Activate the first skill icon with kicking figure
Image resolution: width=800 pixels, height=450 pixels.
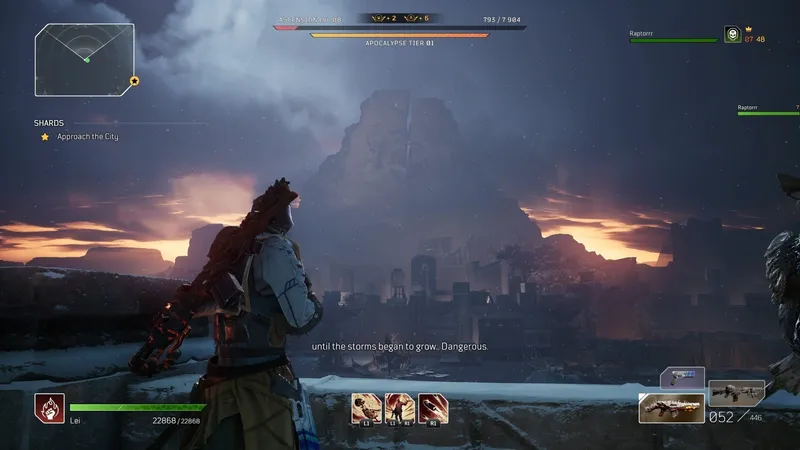366,408
